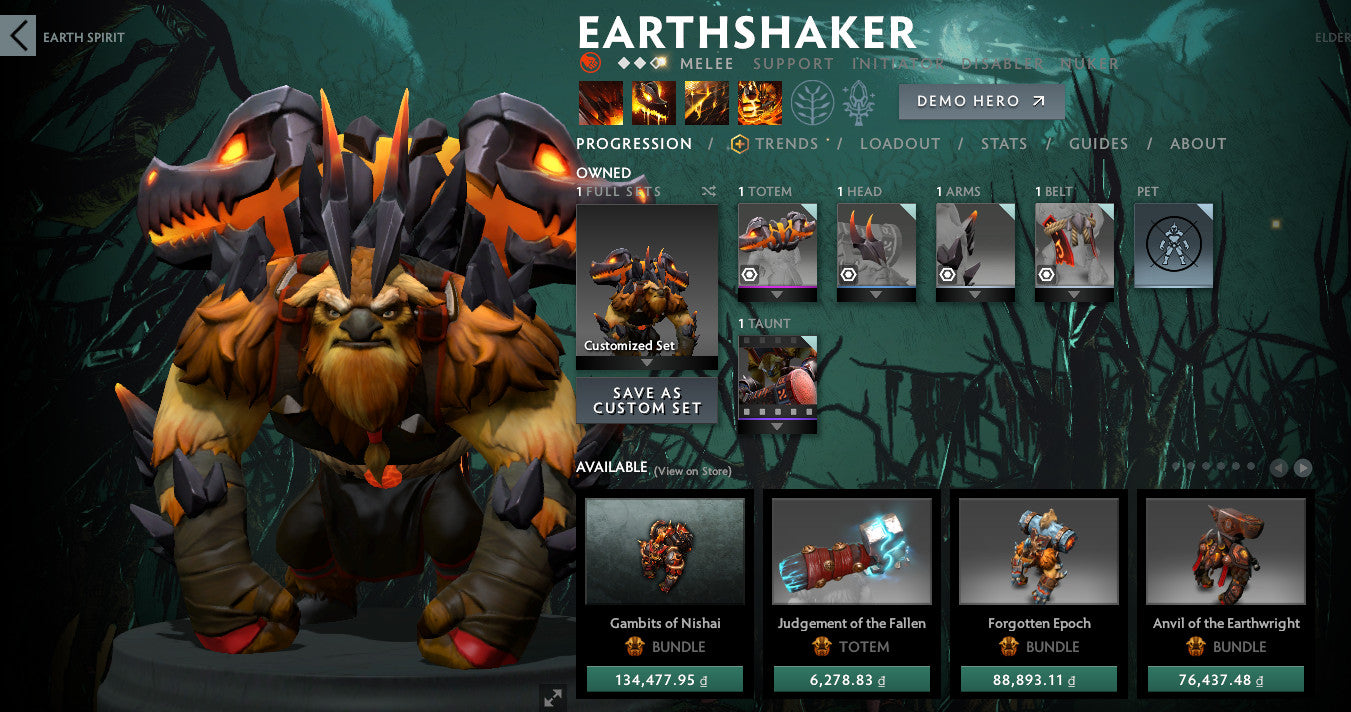Viewport: 1351px width, 712px height.
Task: Select the owned Taunt item
Action: [x=777, y=378]
